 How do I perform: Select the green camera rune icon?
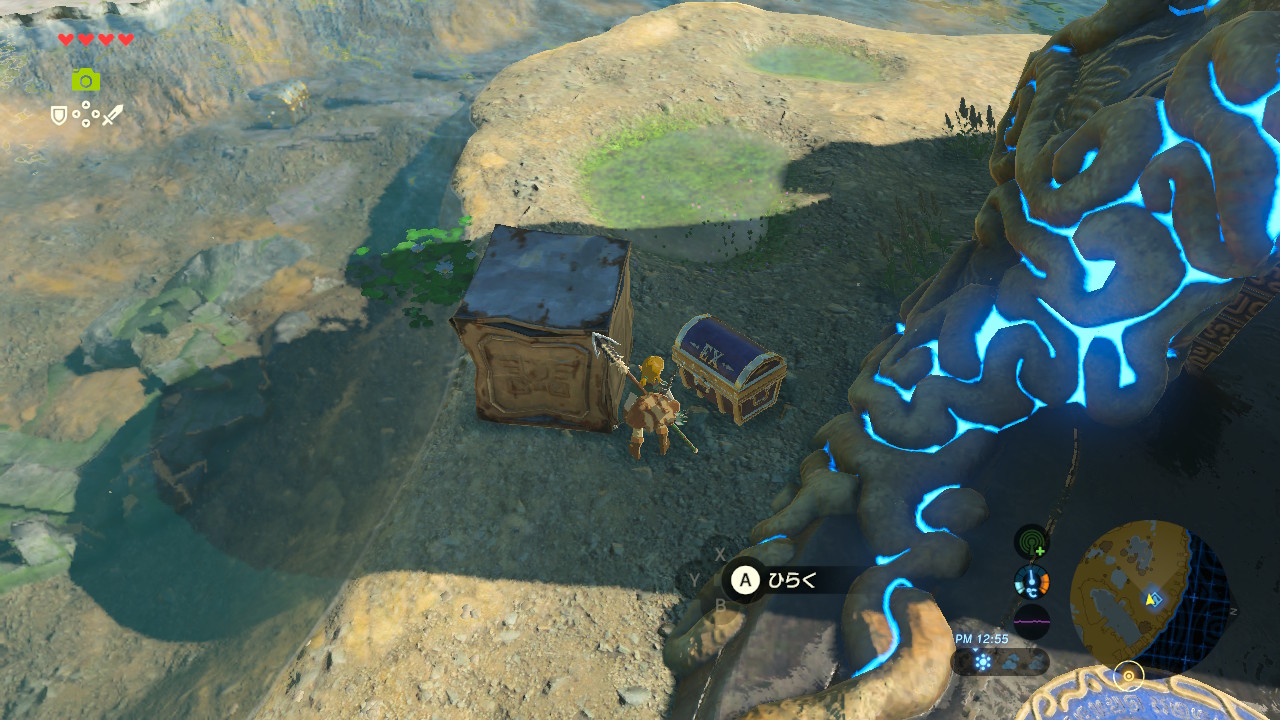[x=85, y=80]
